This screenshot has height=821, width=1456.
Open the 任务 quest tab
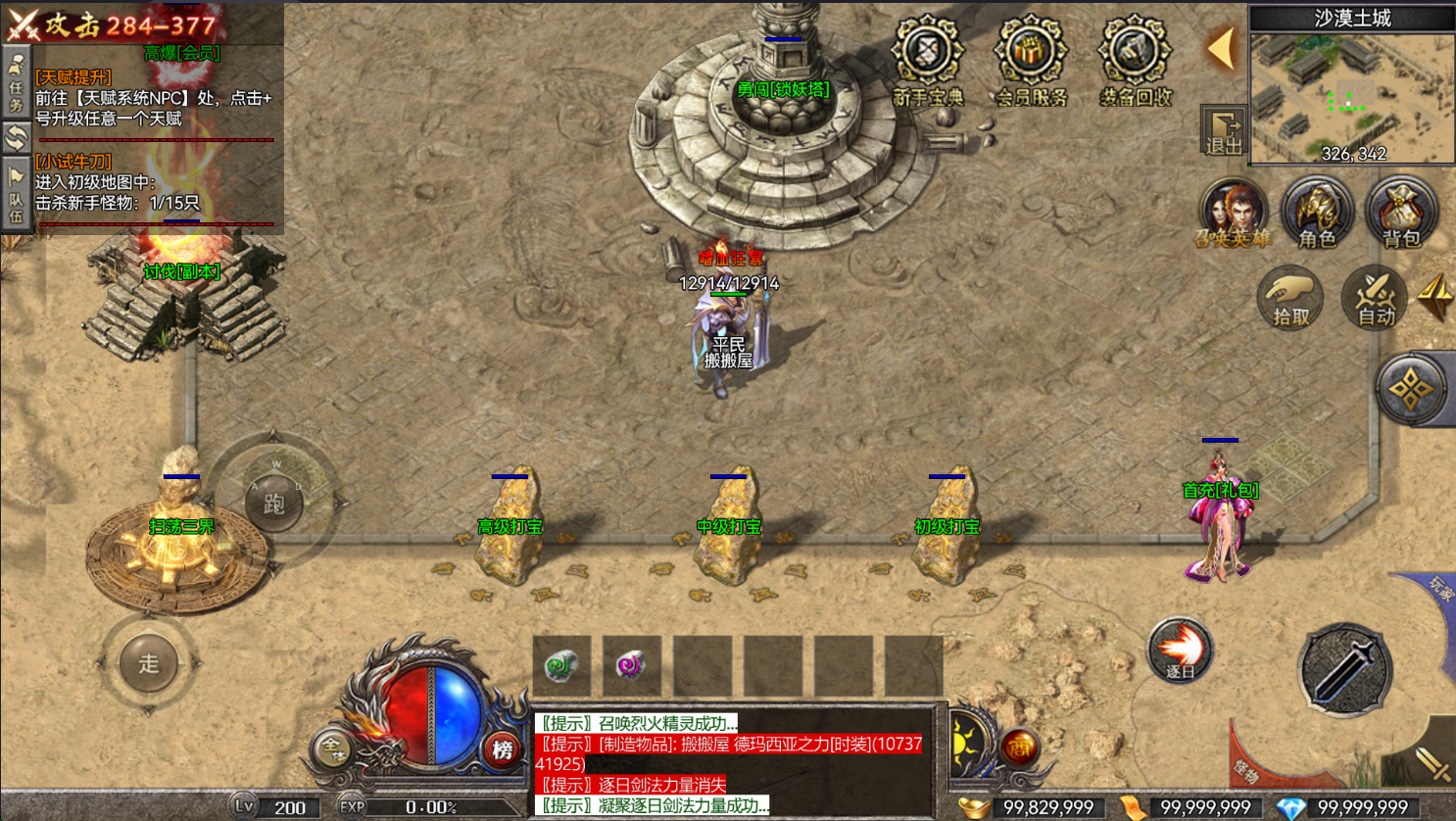click(16, 83)
